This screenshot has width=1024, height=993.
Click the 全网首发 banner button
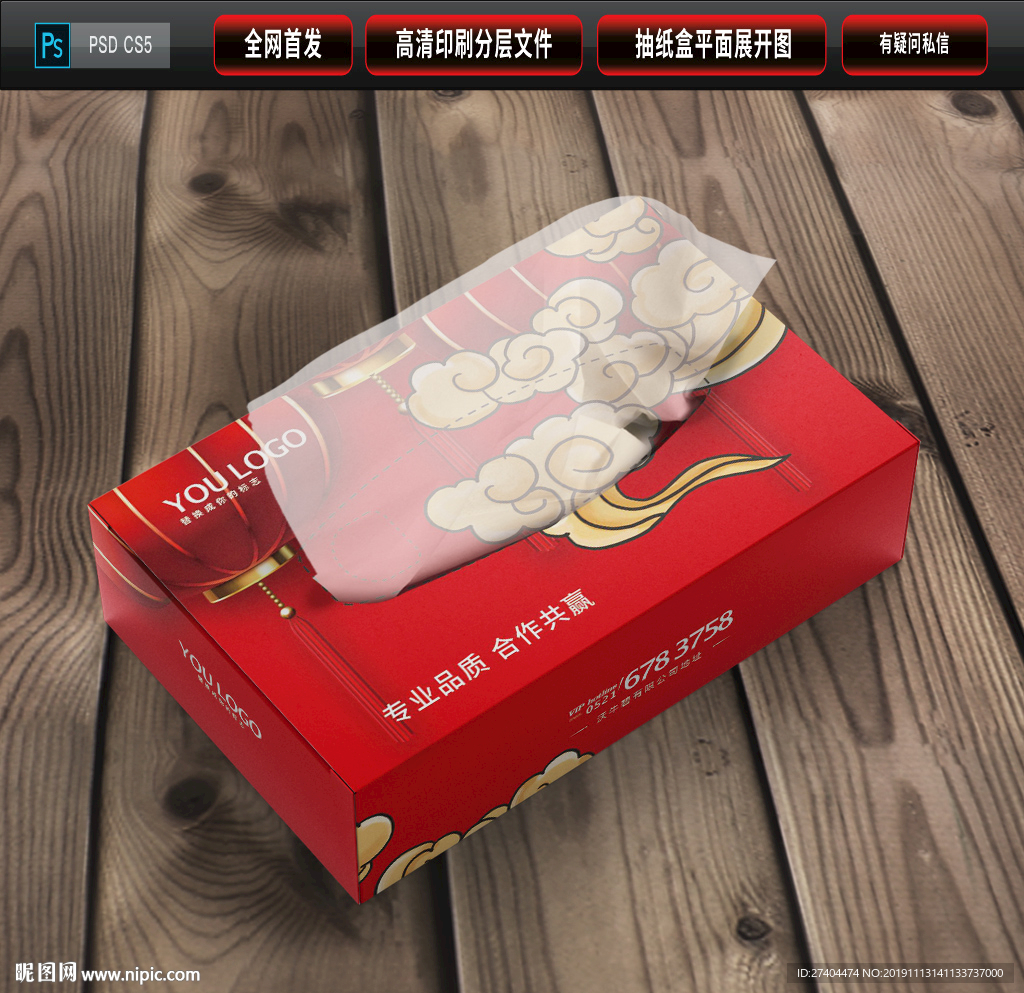(x=283, y=44)
